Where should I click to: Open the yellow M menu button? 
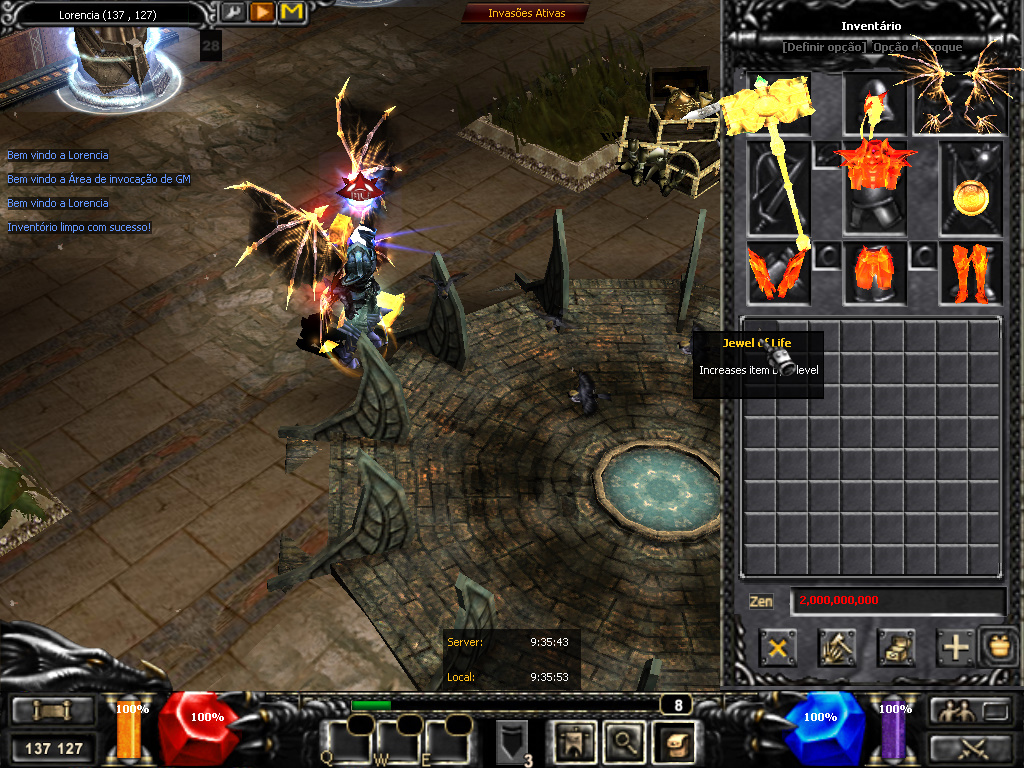(x=292, y=12)
